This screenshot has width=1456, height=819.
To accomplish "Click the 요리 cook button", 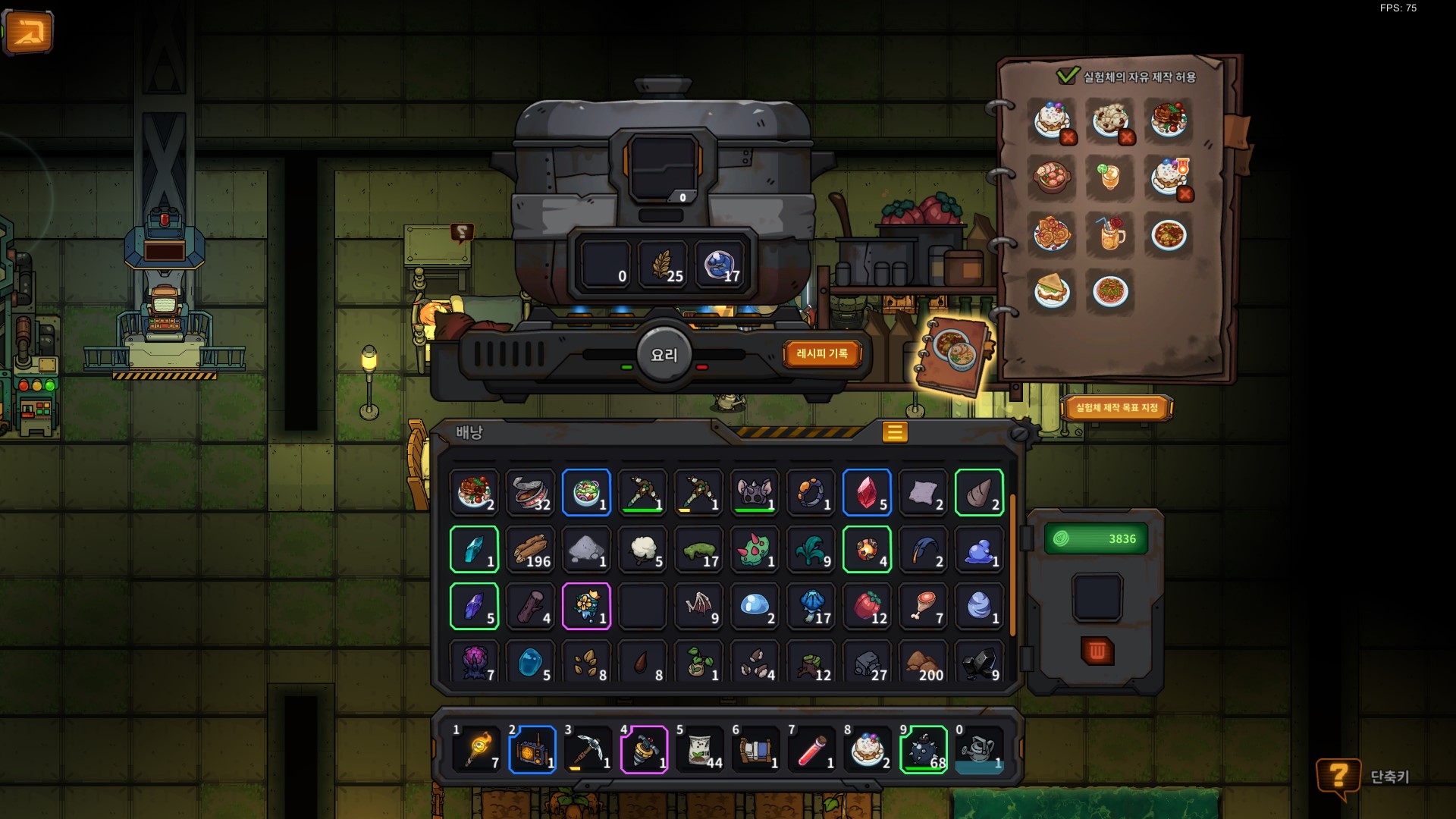I will 664,355.
